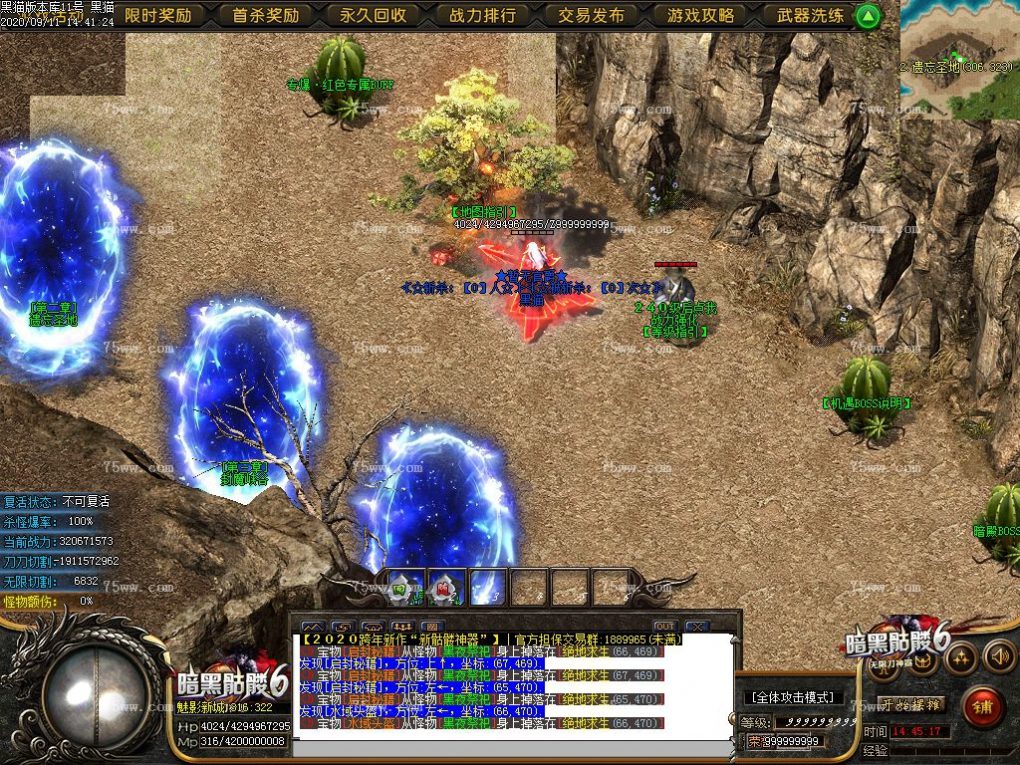Screen dimensions: 1020x765
Task: Open the 游戏攻略 guide
Action: point(700,15)
